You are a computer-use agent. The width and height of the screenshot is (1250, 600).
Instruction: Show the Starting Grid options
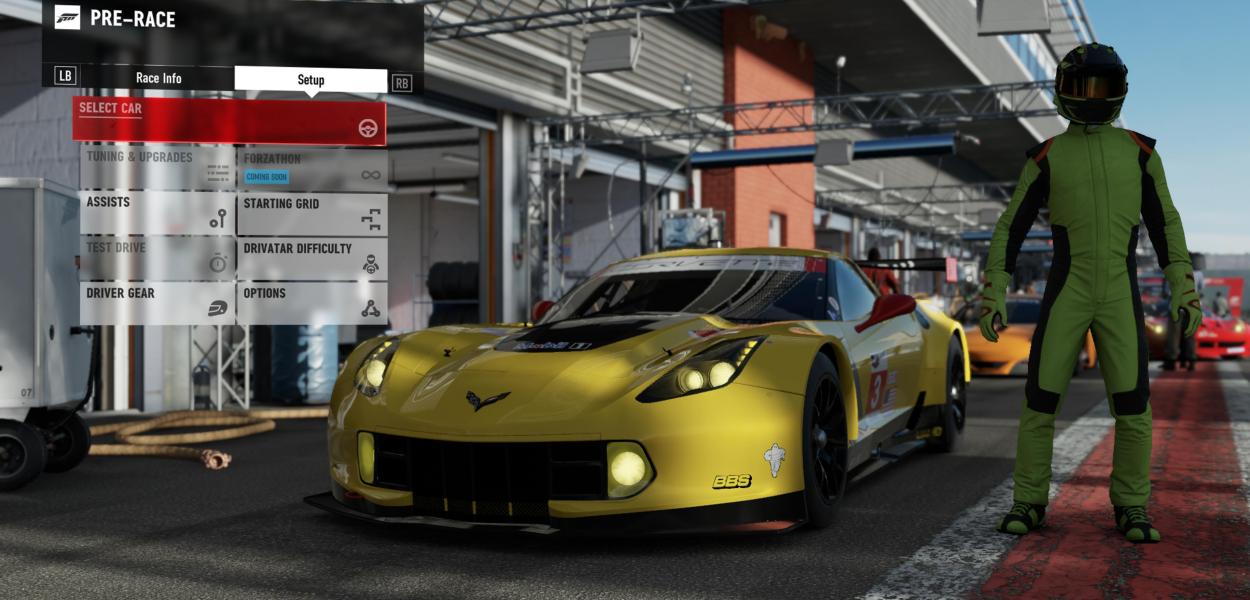click(x=312, y=214)
